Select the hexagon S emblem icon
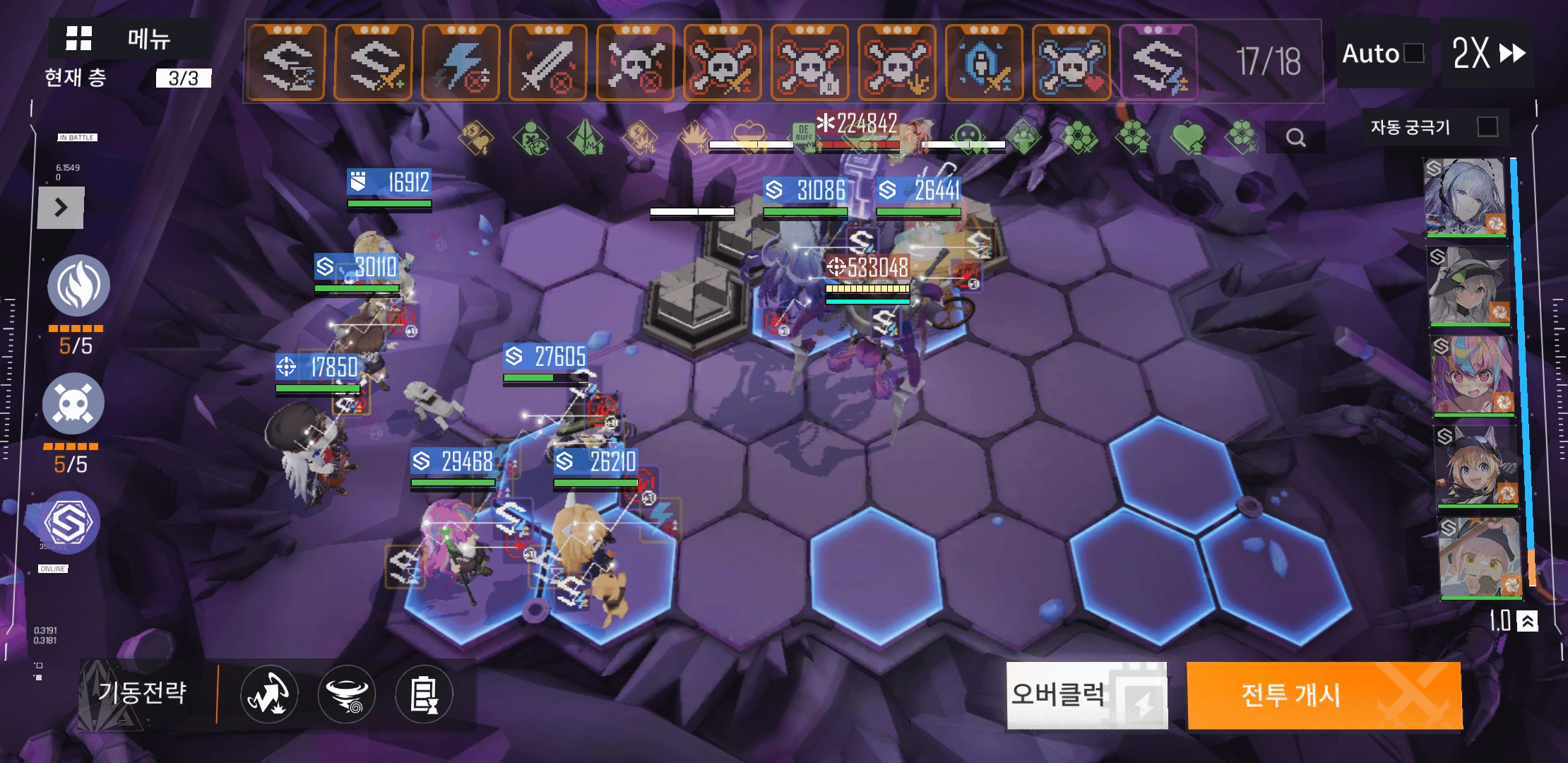The width and height of the screenshot is (1568, 763). 69,523
